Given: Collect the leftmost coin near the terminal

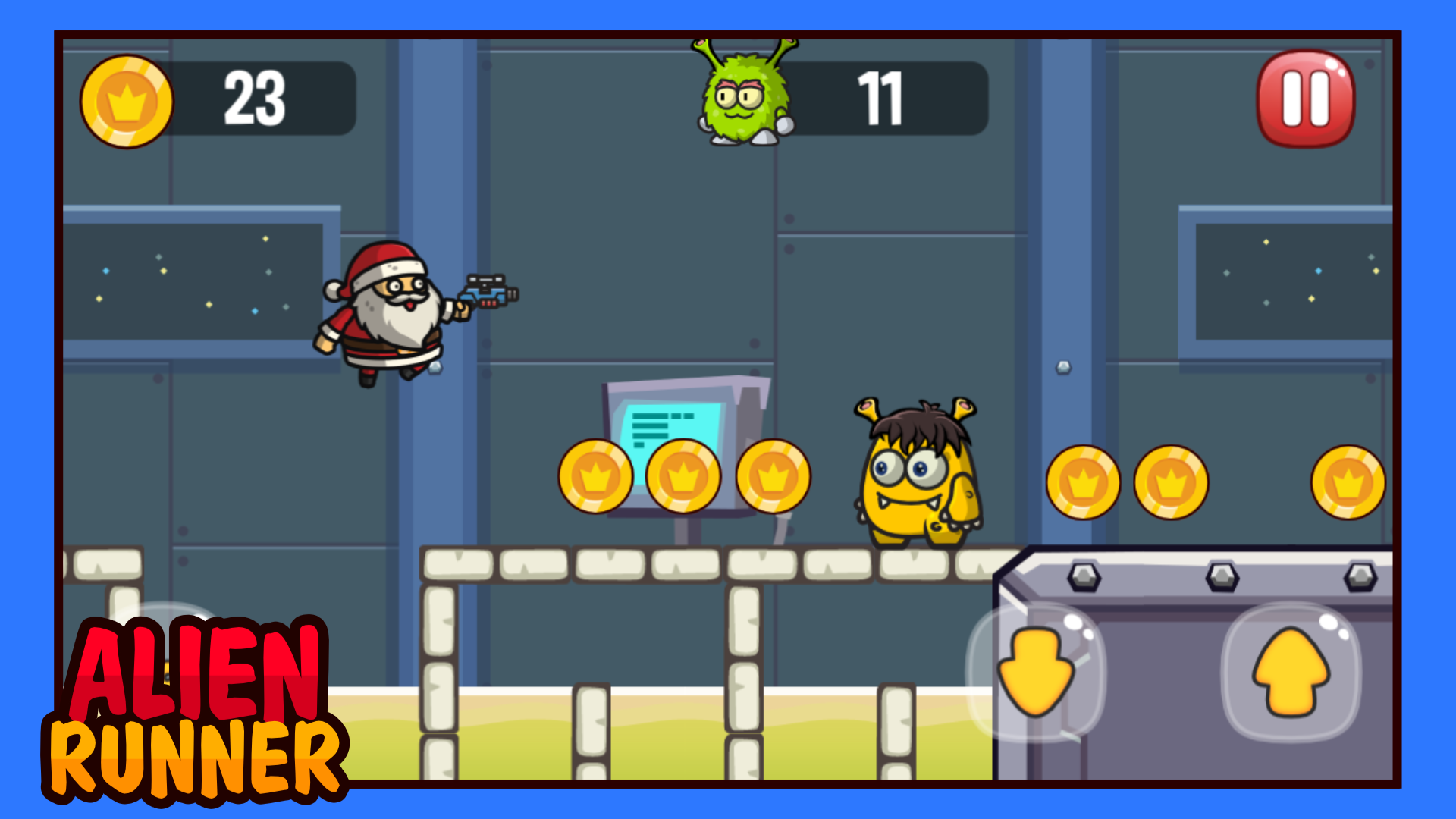Looking at the screenshot, I should tap(598, 475).
